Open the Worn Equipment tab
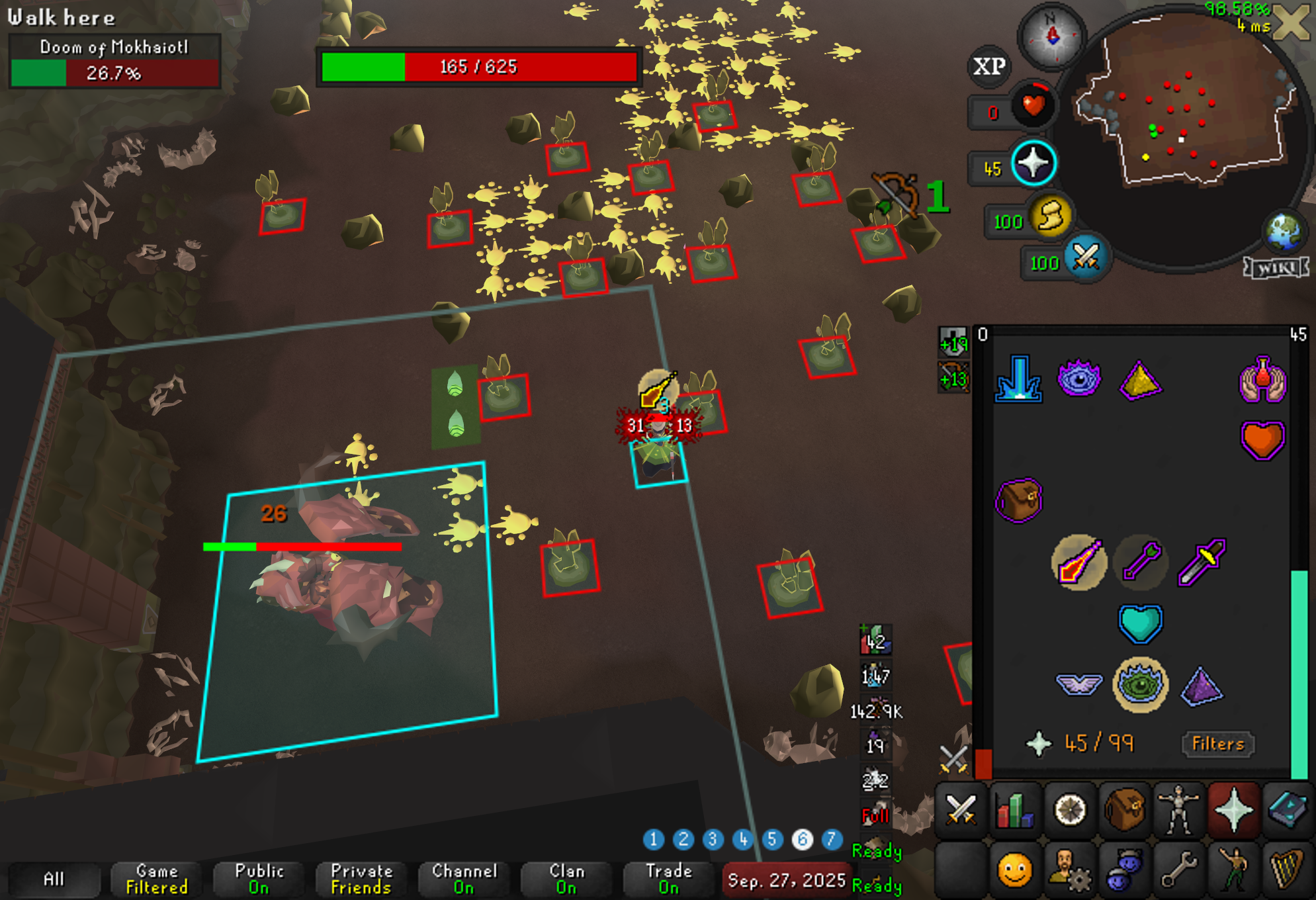This screenshot has height=900, width=1316. click(x=1178, y=809)
